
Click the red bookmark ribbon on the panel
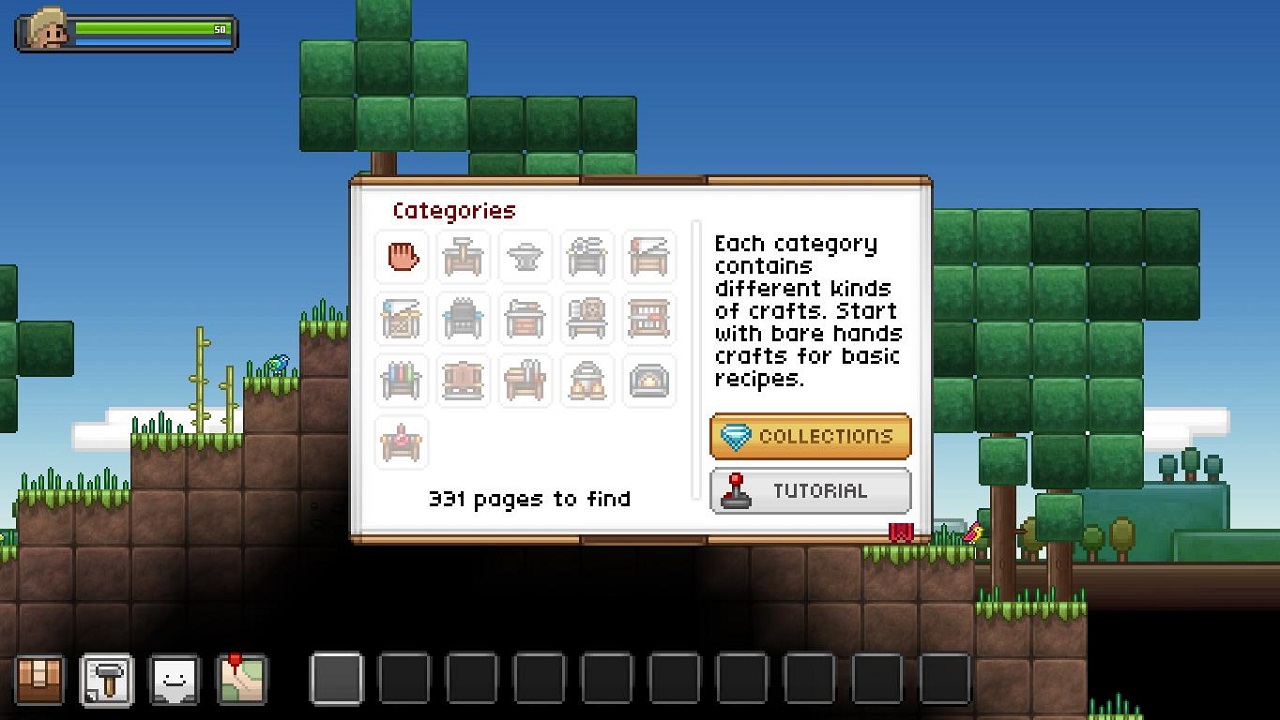click(901, 532)
